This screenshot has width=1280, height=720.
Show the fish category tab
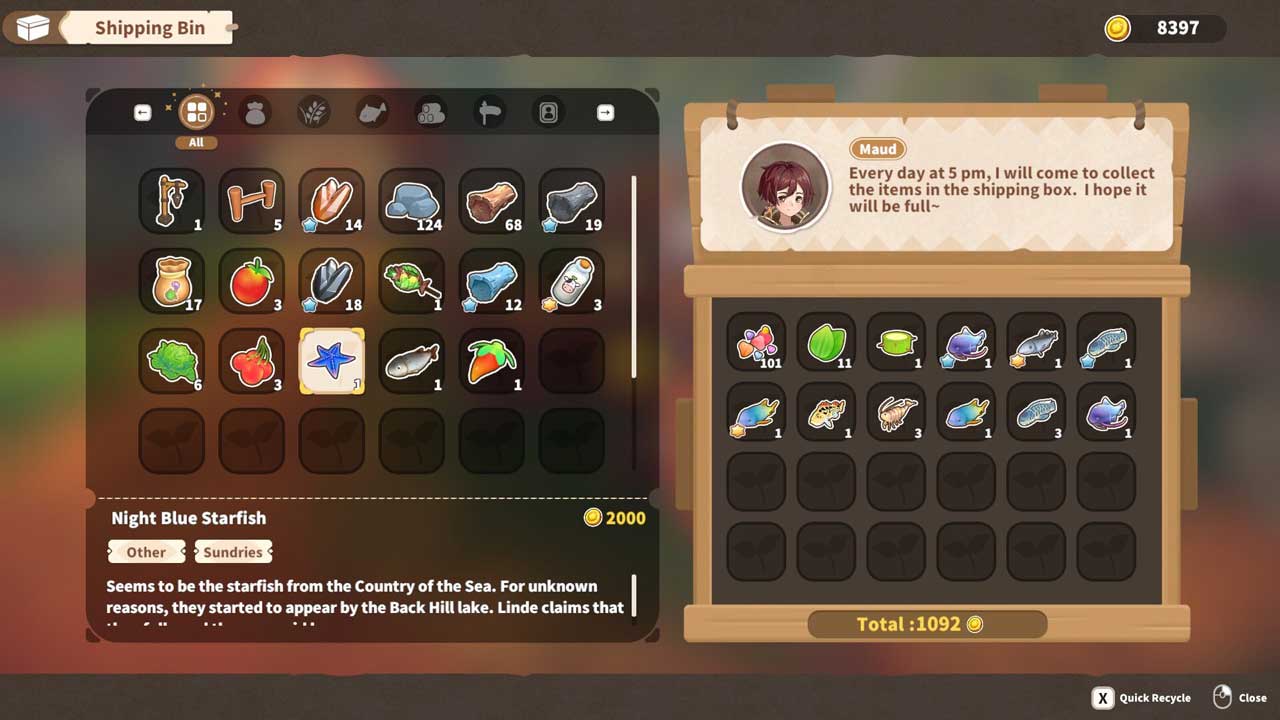(372, 112)
